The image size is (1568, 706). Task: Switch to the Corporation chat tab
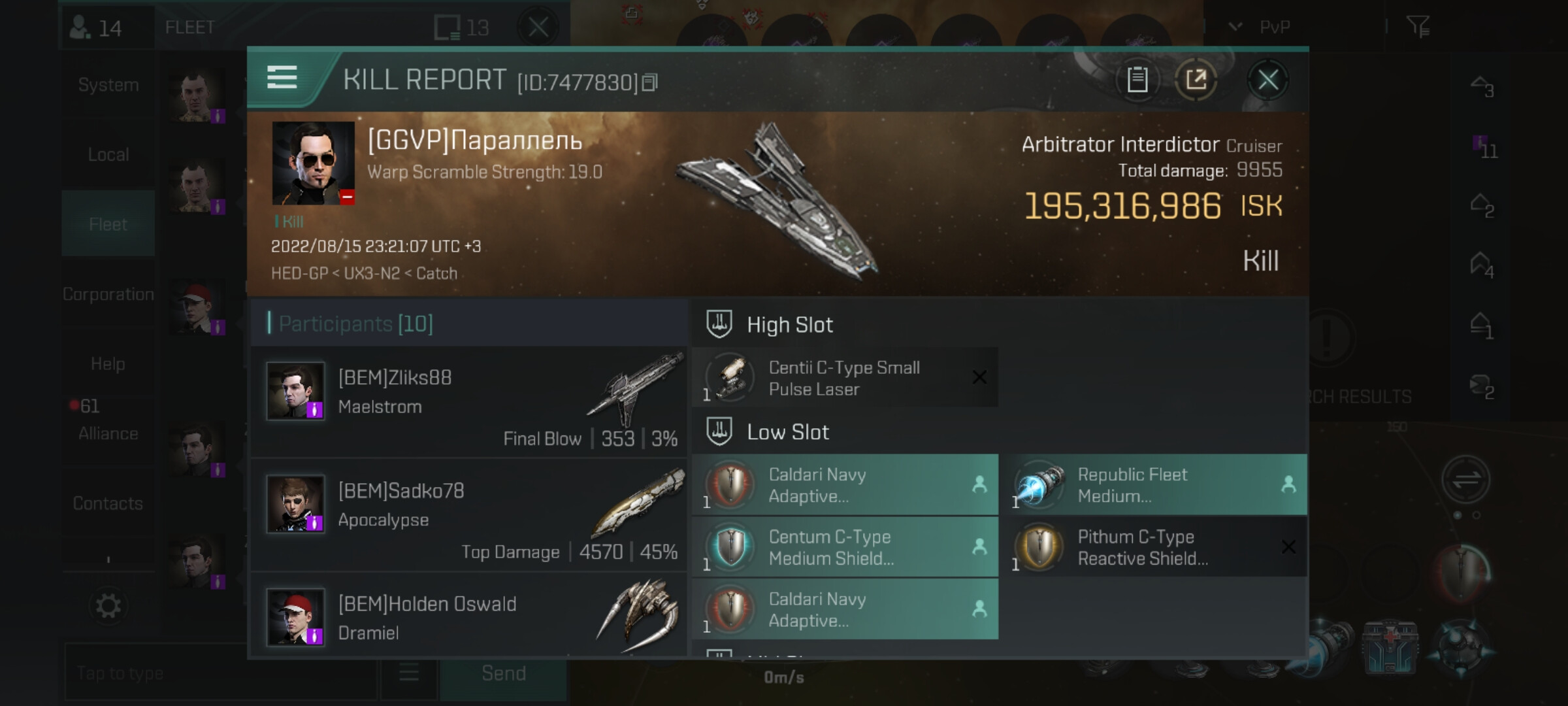pyautogui.click(x=108, y=295)
